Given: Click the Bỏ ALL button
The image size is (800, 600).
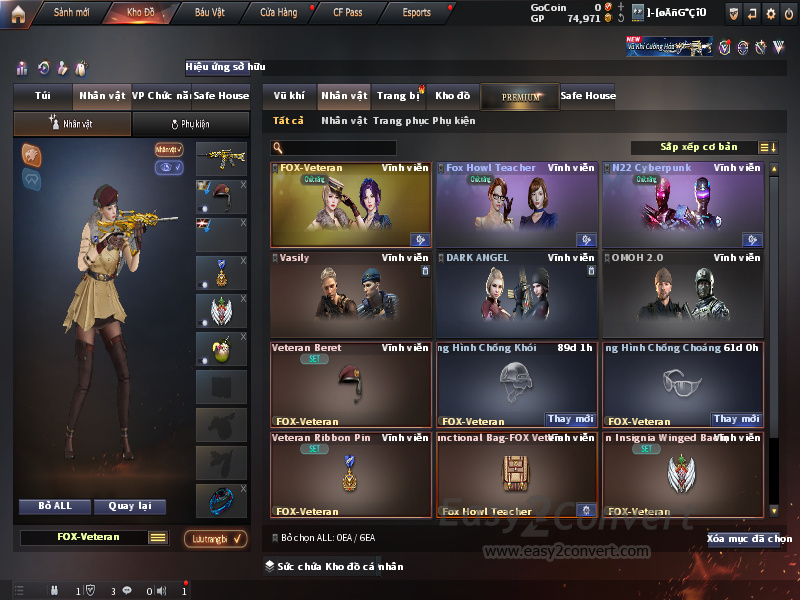Looking at the screenshot, I should pyautogui.click(x=54, y=506).
